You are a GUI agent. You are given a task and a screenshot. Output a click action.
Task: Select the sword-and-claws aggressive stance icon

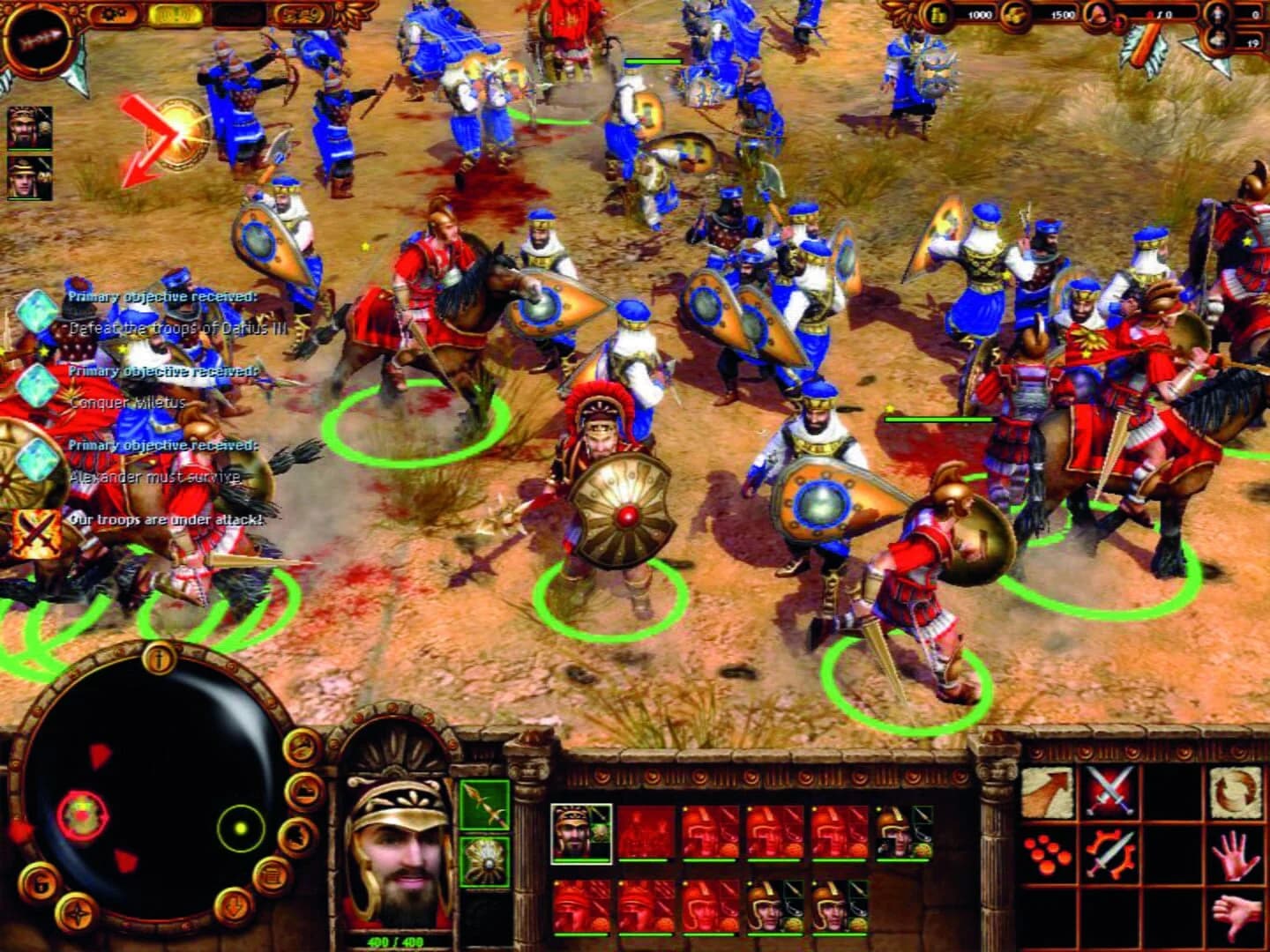coord(1109,854)
